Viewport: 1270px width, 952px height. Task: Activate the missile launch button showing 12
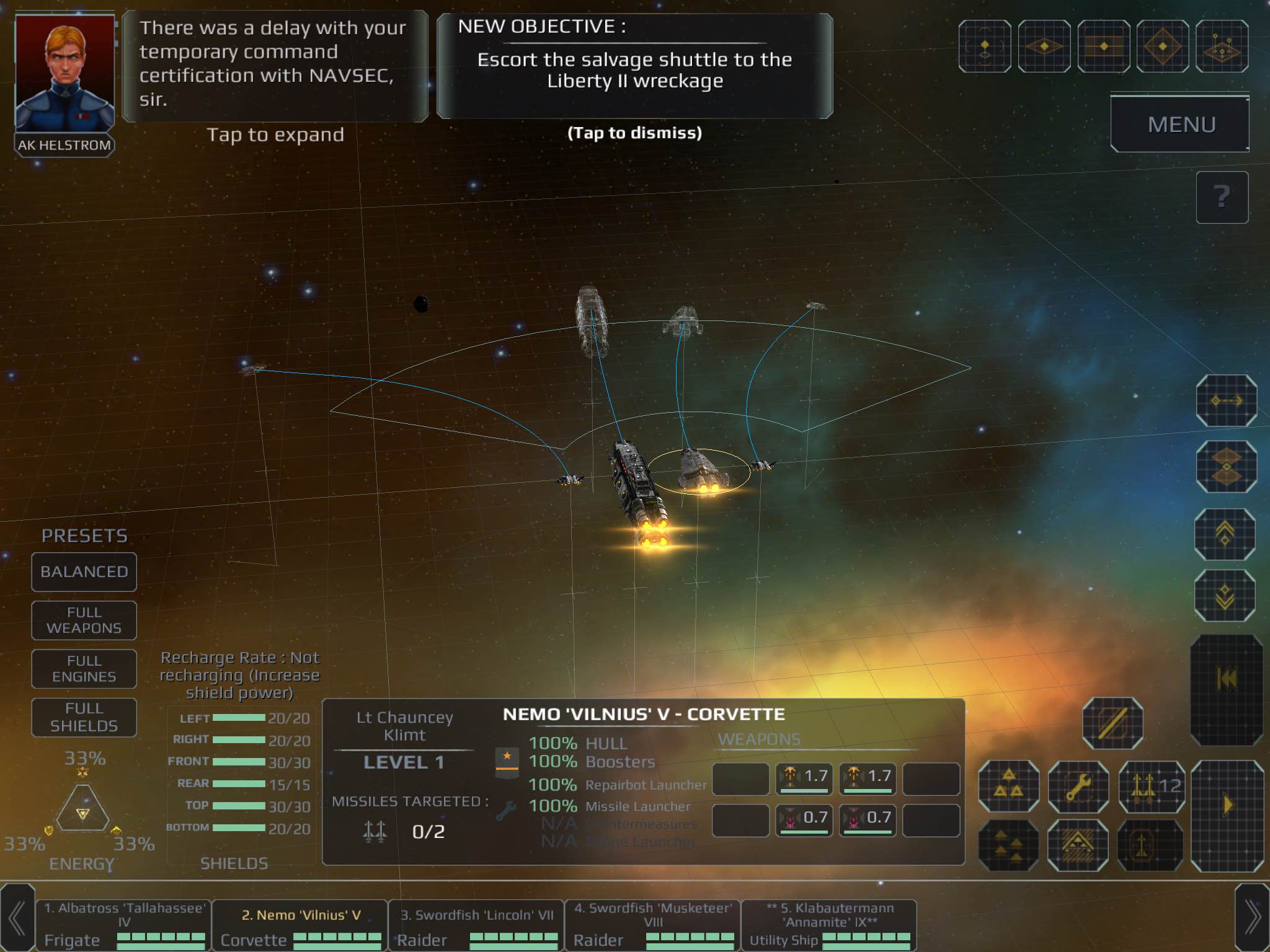pyautogui.click(x=1152, y=787)
